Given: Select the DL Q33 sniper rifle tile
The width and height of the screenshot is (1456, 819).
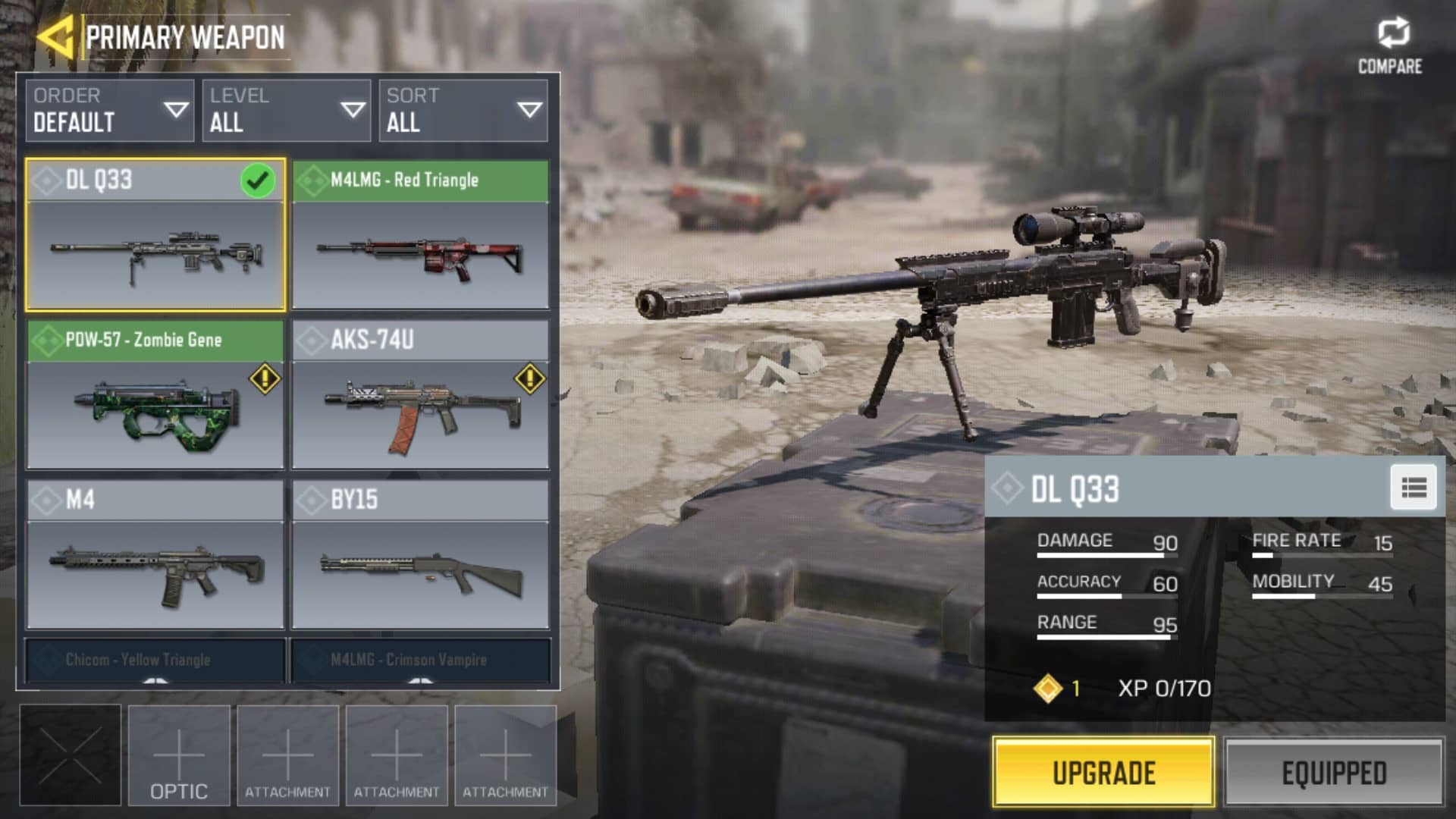Looking at the screenshot, I should (x=155, y=235).
